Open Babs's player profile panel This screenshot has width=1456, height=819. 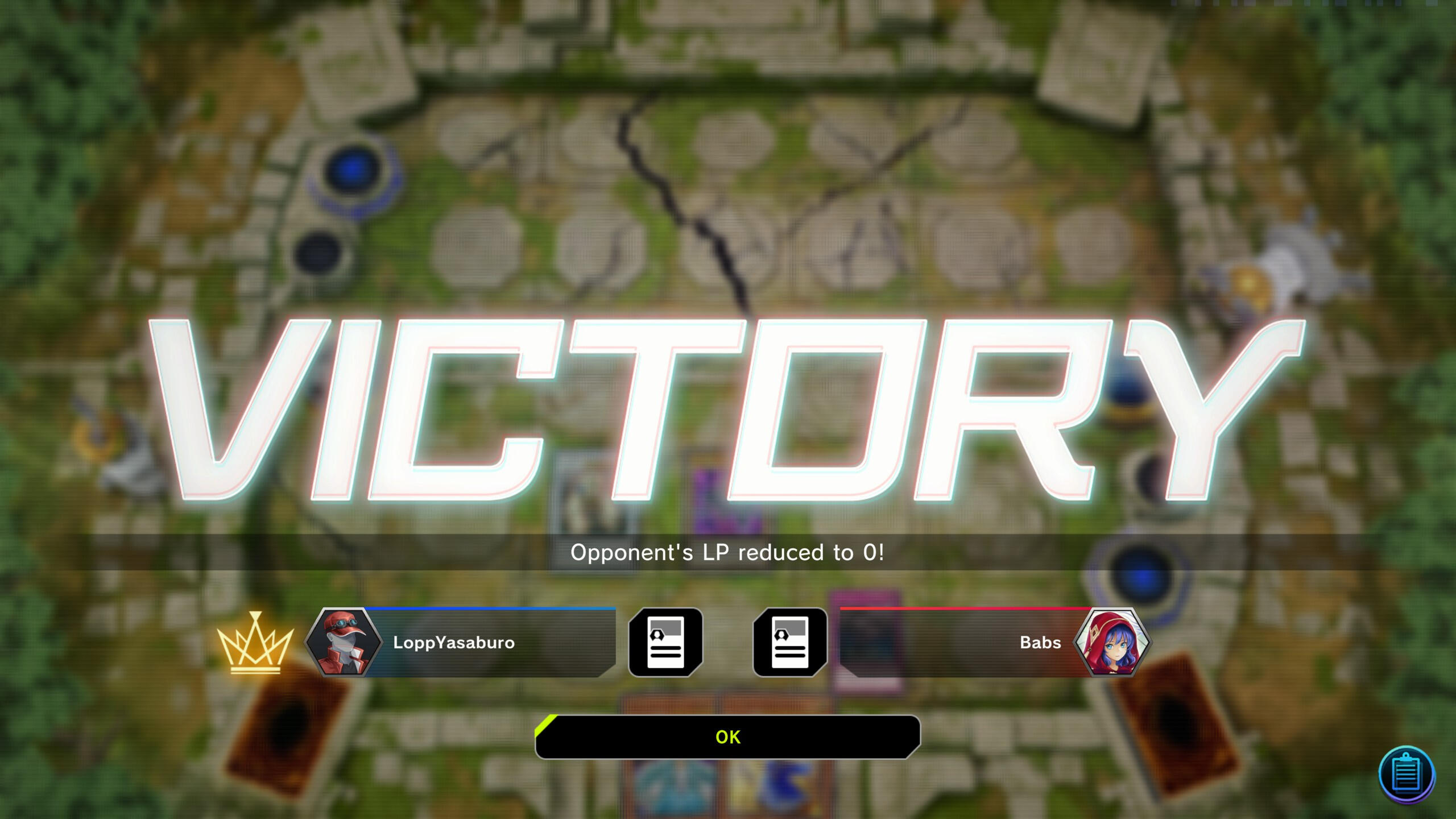pyautogui.click(x=995, y=643)
